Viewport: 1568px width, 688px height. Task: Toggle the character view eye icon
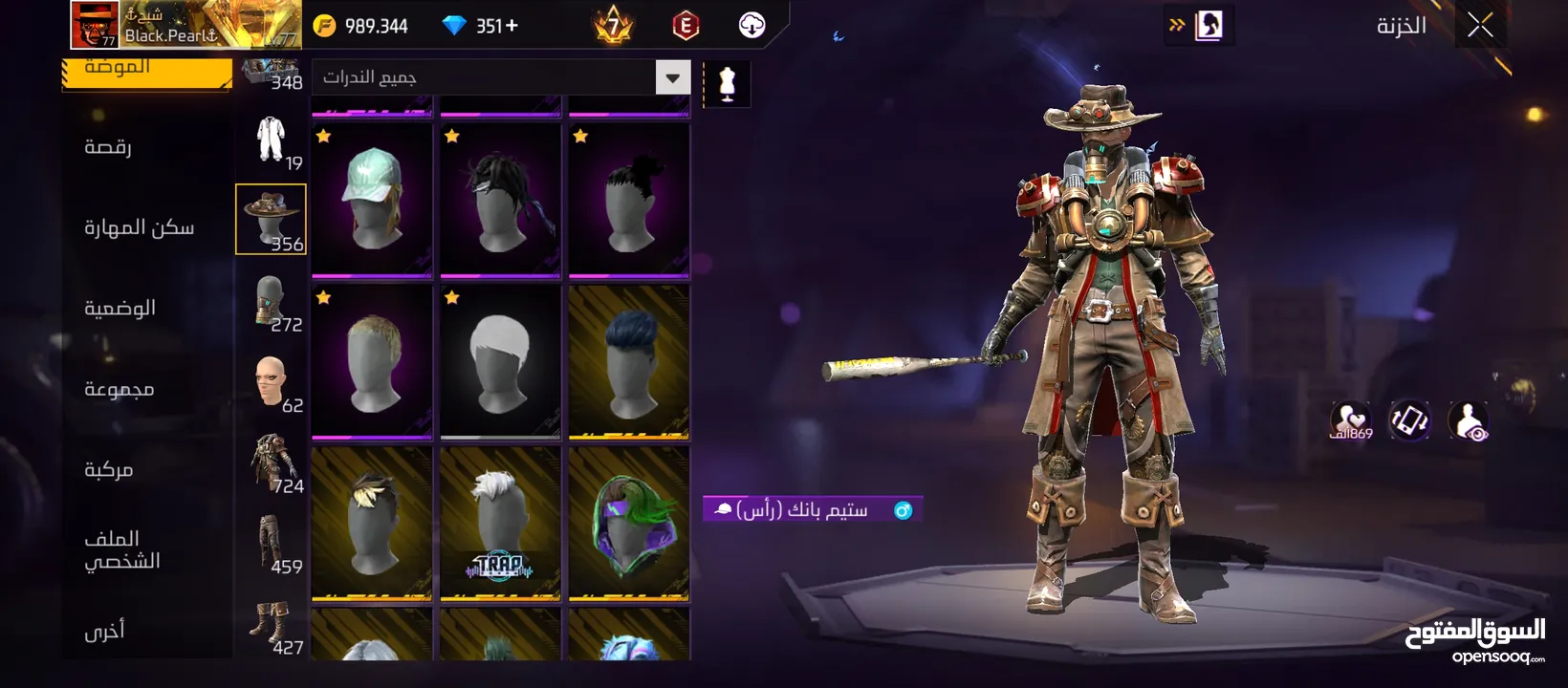[x=1468, y=420]
